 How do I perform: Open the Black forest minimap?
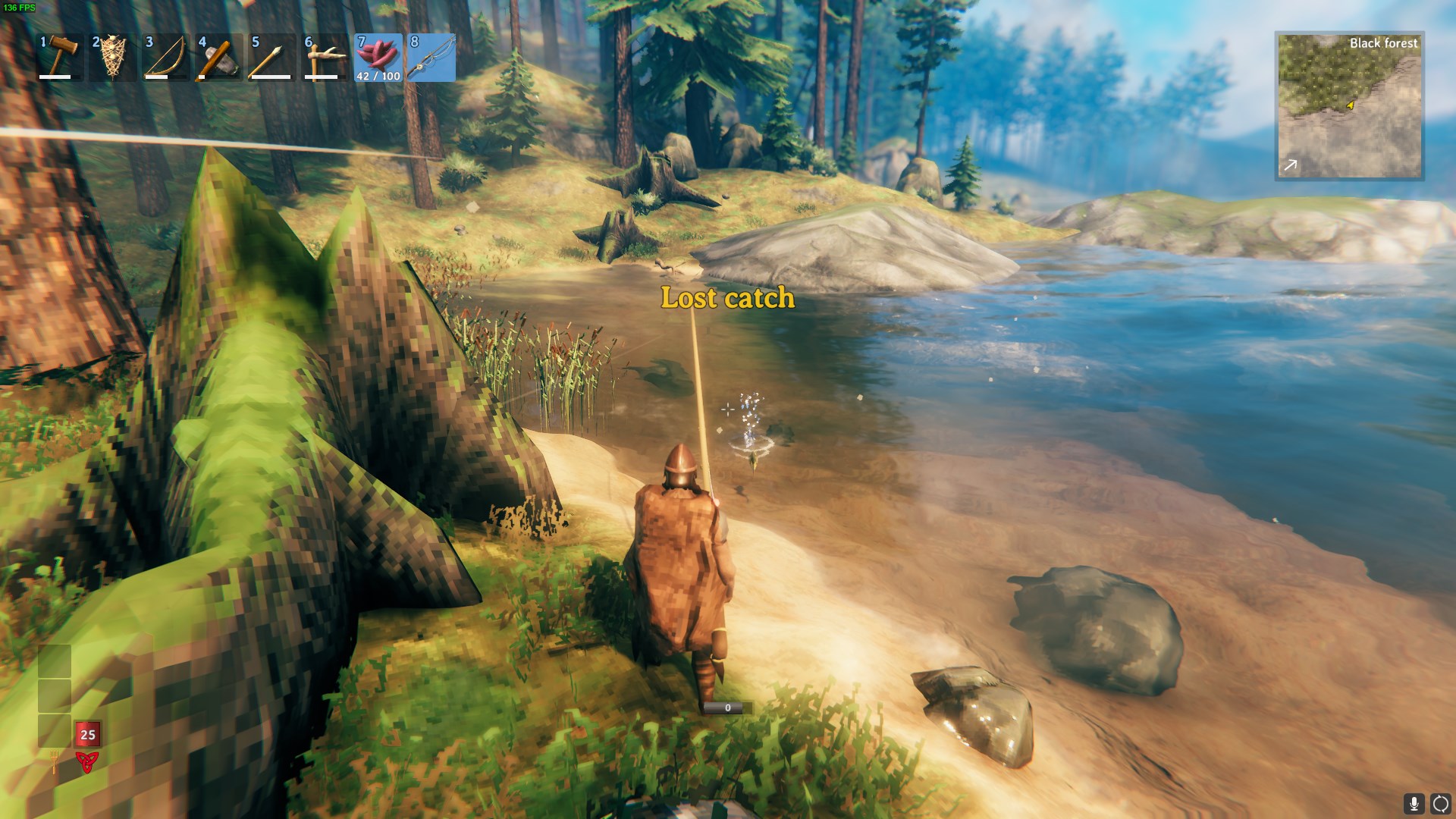1349,105
